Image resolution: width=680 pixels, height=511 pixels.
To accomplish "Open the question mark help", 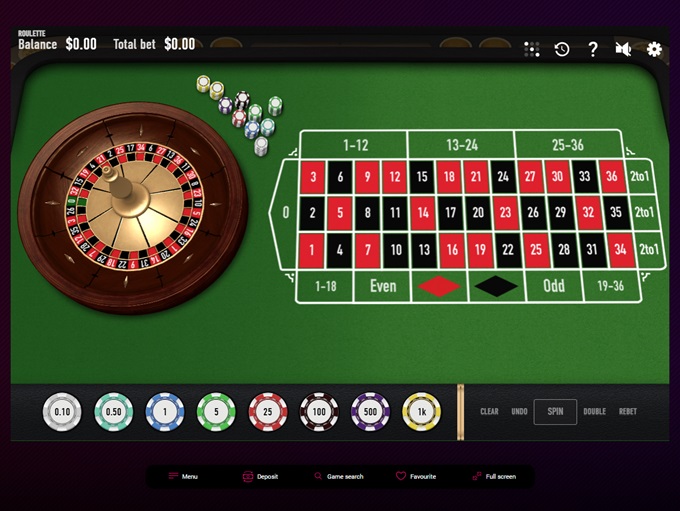I will (592, 49).
